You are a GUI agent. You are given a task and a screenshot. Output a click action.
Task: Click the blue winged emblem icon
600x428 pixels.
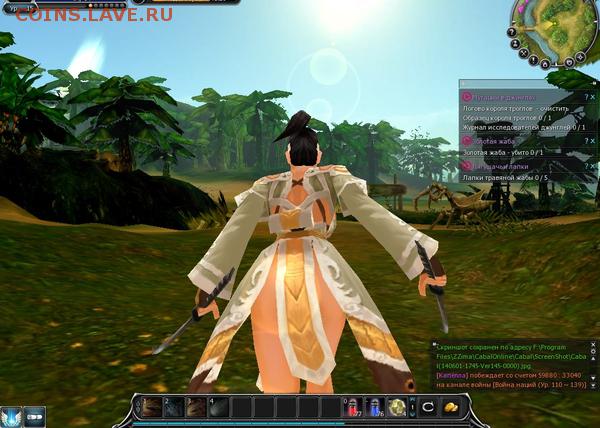coord(11,415)
